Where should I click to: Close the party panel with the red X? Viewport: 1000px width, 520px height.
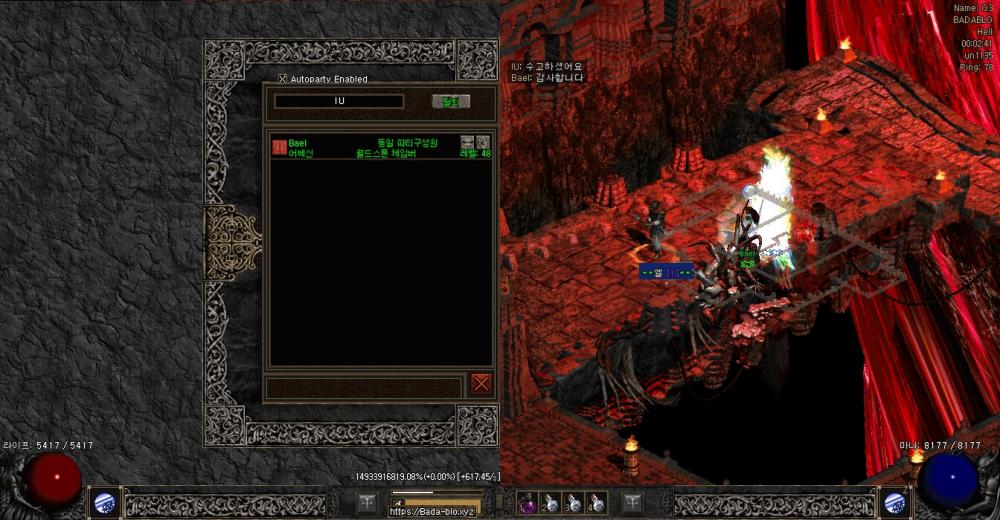(x=482, y=384)
